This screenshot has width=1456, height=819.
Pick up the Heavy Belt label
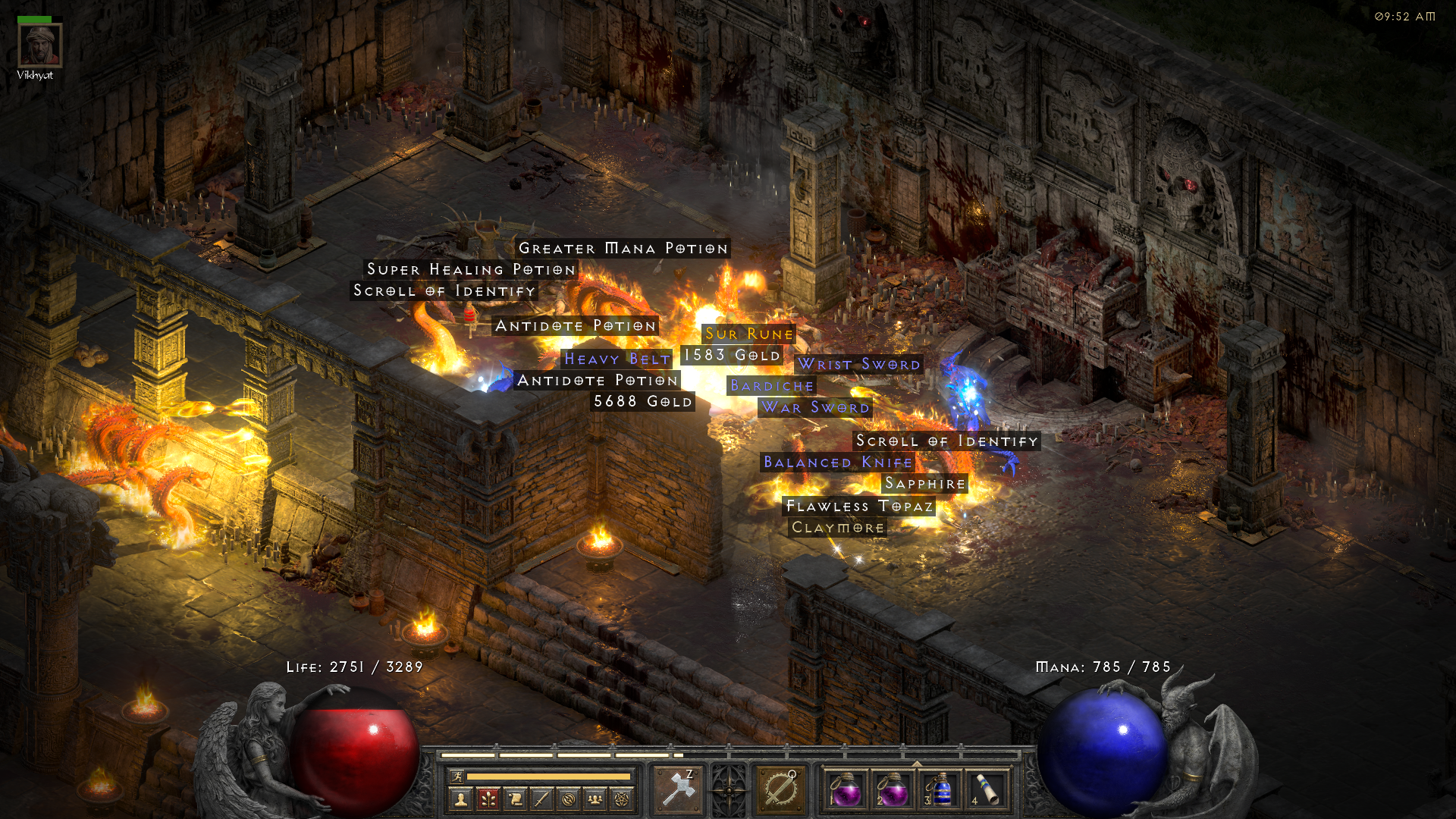tap(617, 359)
